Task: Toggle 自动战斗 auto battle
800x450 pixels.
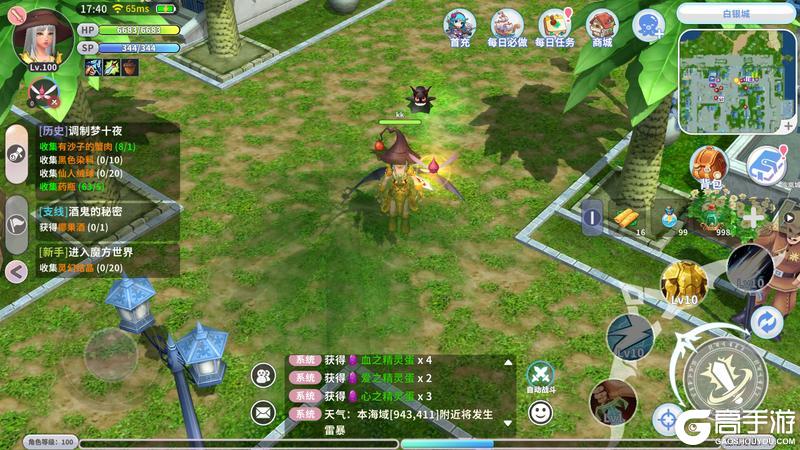Action: 540,374
